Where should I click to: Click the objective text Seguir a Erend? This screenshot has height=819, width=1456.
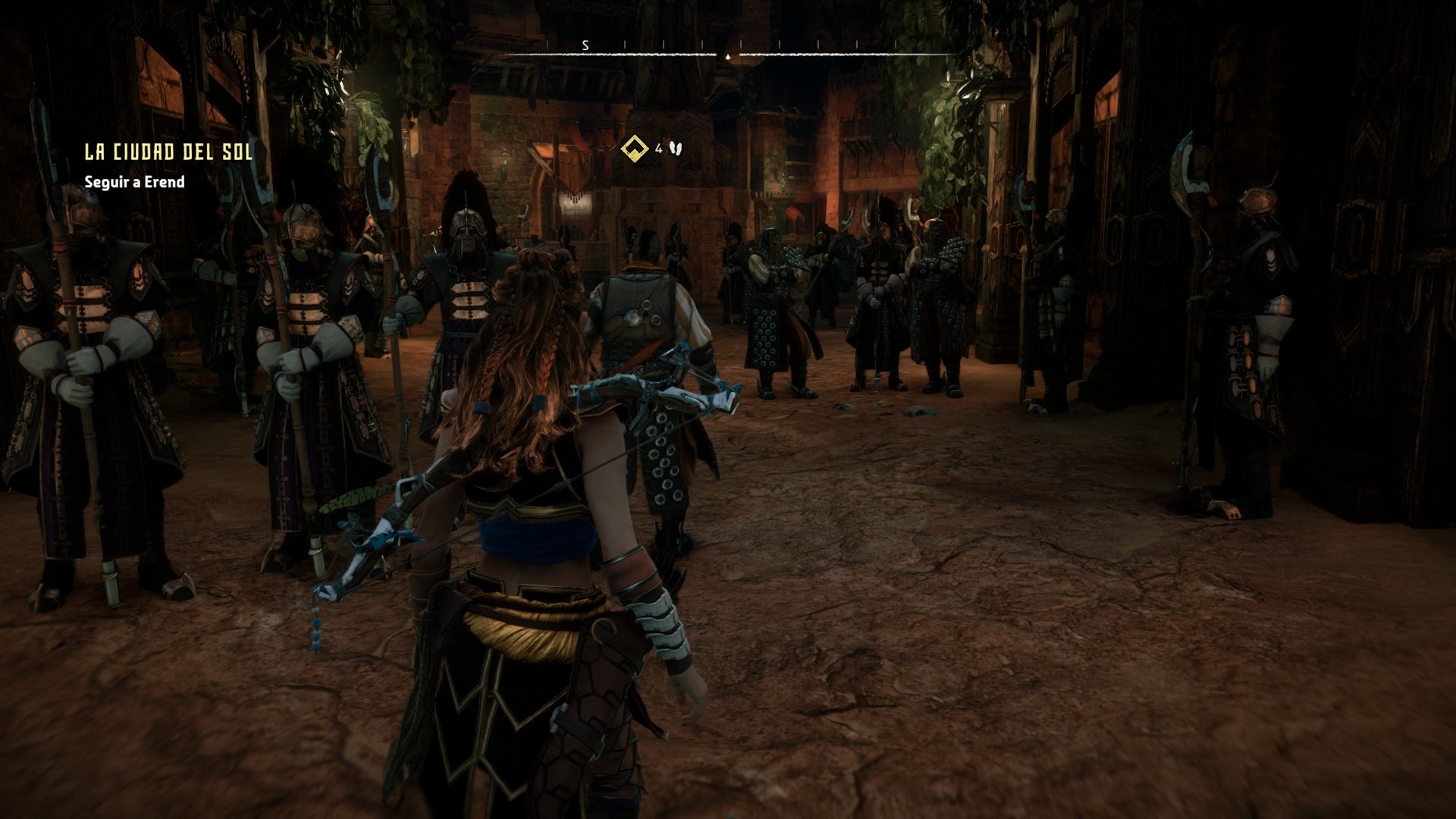[x=134, y=183]
